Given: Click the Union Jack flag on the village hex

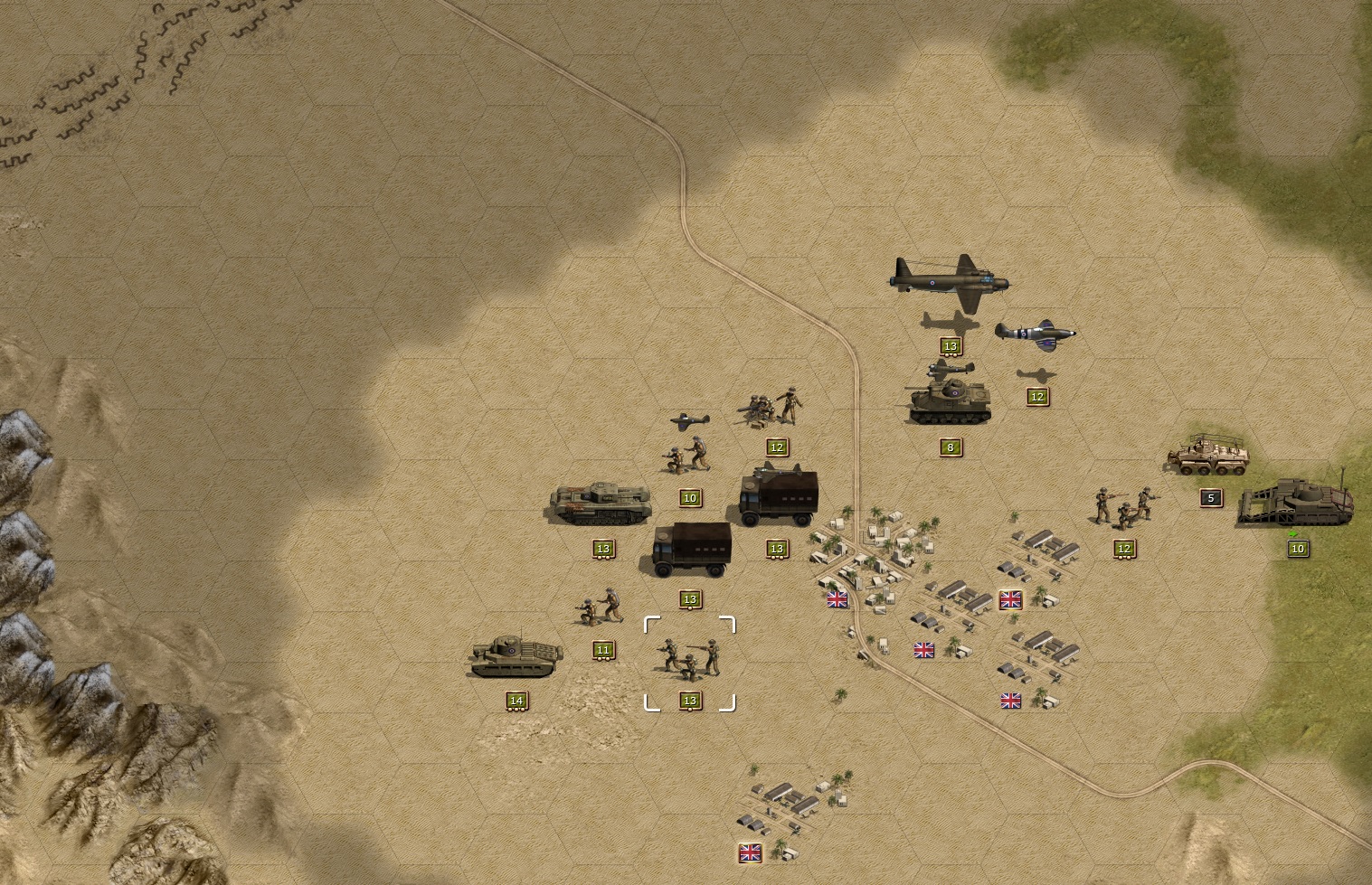Looking at the screenshot, I should [x=836, y=598].
